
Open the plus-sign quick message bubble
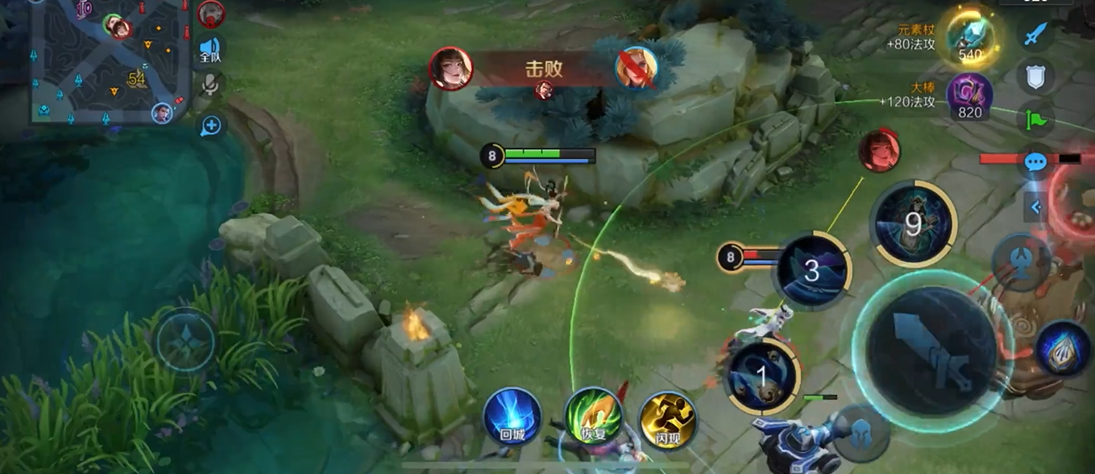point(211,126)
